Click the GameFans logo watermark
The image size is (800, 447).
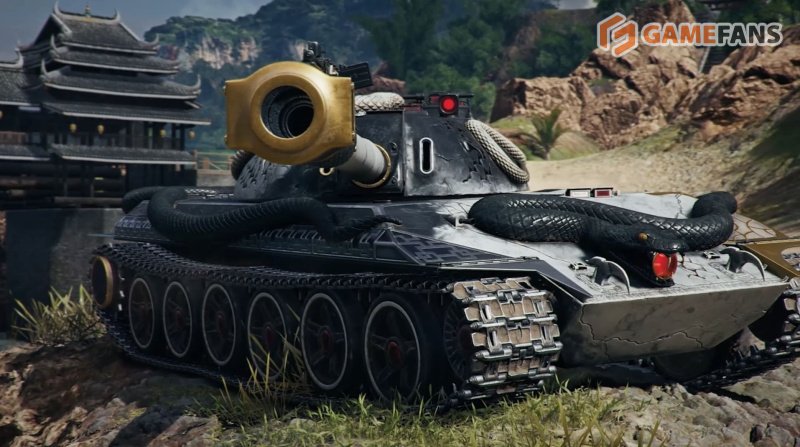tap(689, 34)
